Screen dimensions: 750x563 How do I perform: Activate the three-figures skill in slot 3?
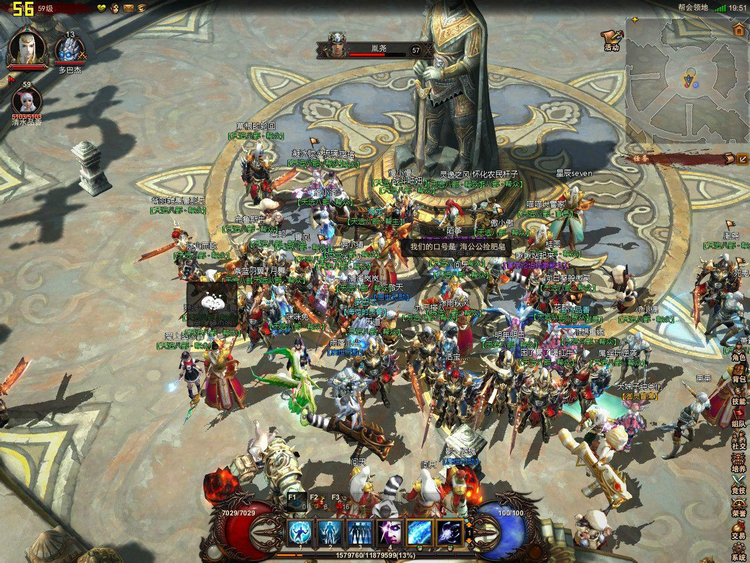tap(359, 532)
